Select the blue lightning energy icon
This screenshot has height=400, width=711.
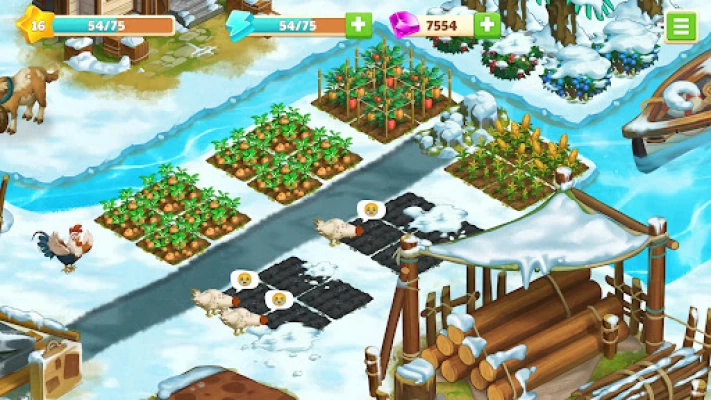(240, 25)
